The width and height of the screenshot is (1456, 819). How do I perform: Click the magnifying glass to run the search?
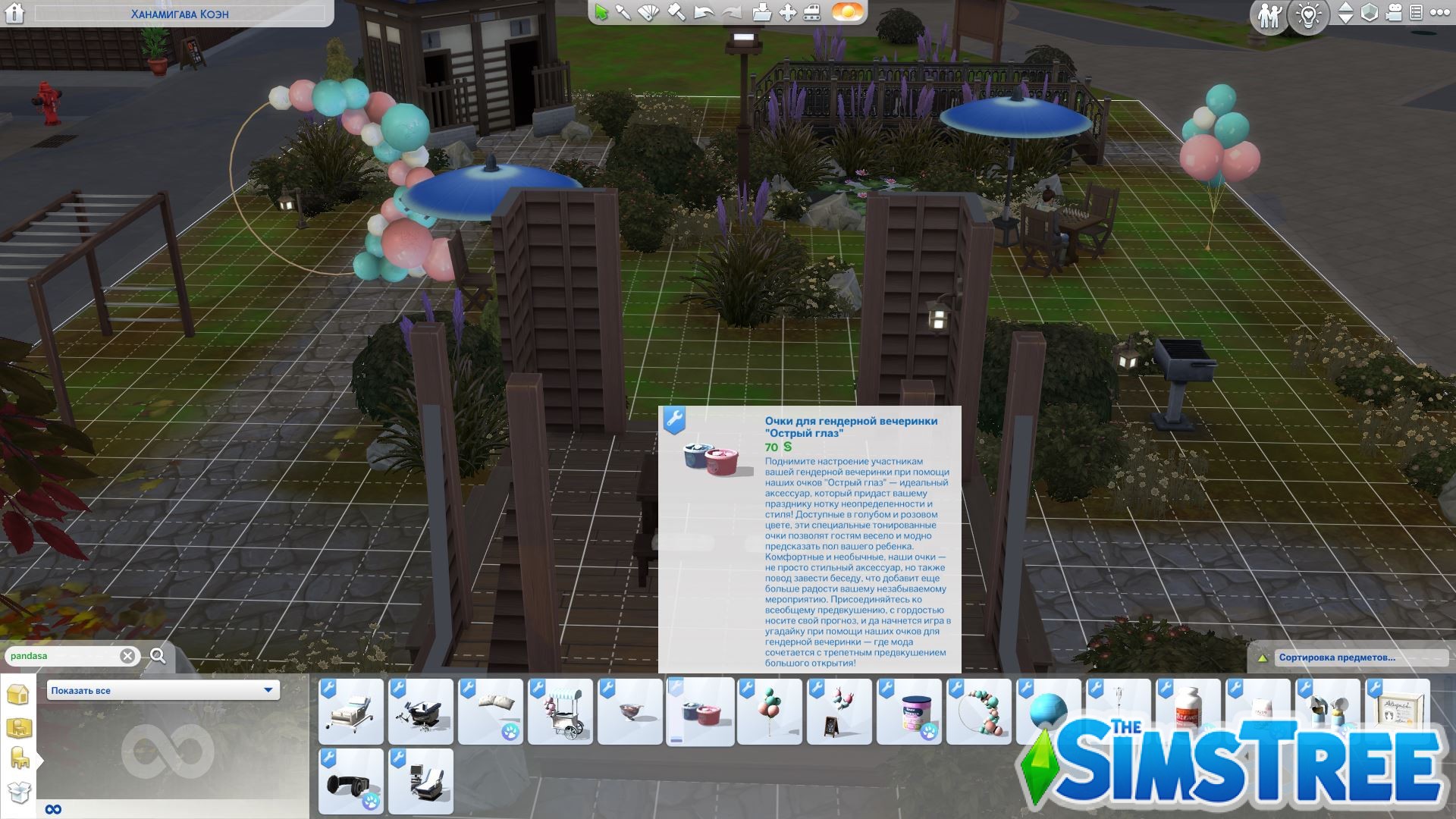[156, 655]
